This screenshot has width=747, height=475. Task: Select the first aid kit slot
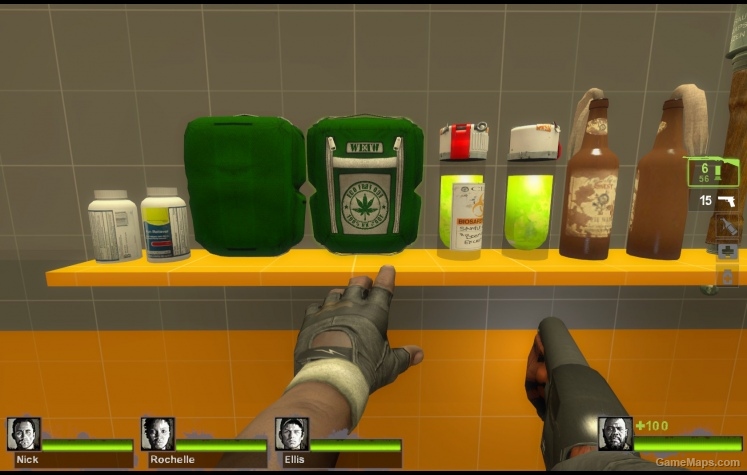[x=728, y=250]
